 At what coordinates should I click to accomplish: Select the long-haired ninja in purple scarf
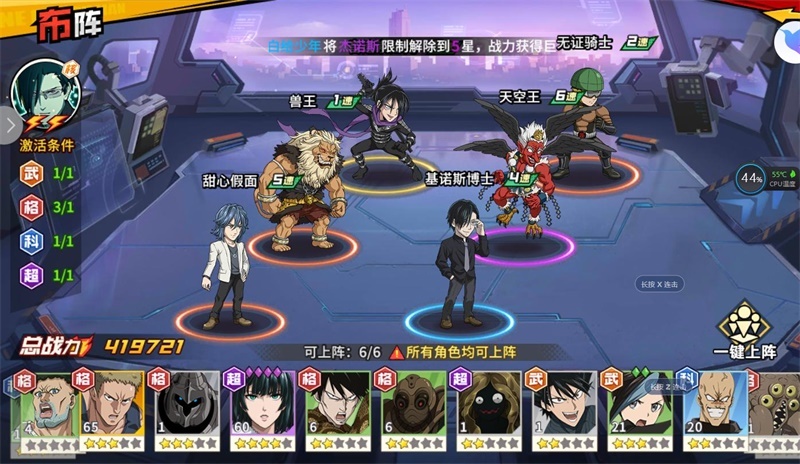(383, 125)
